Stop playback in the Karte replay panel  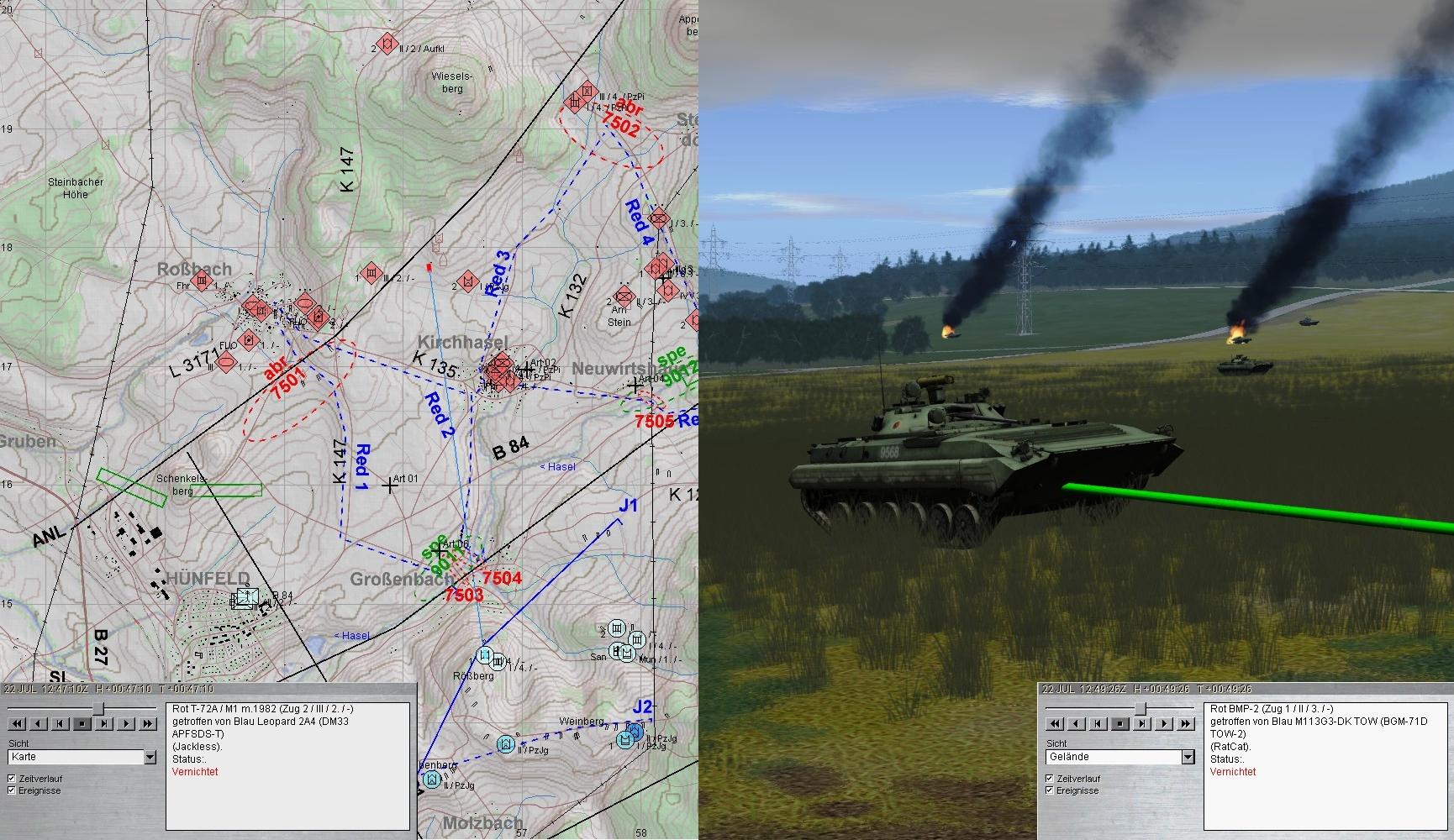[x=82, y=723]
